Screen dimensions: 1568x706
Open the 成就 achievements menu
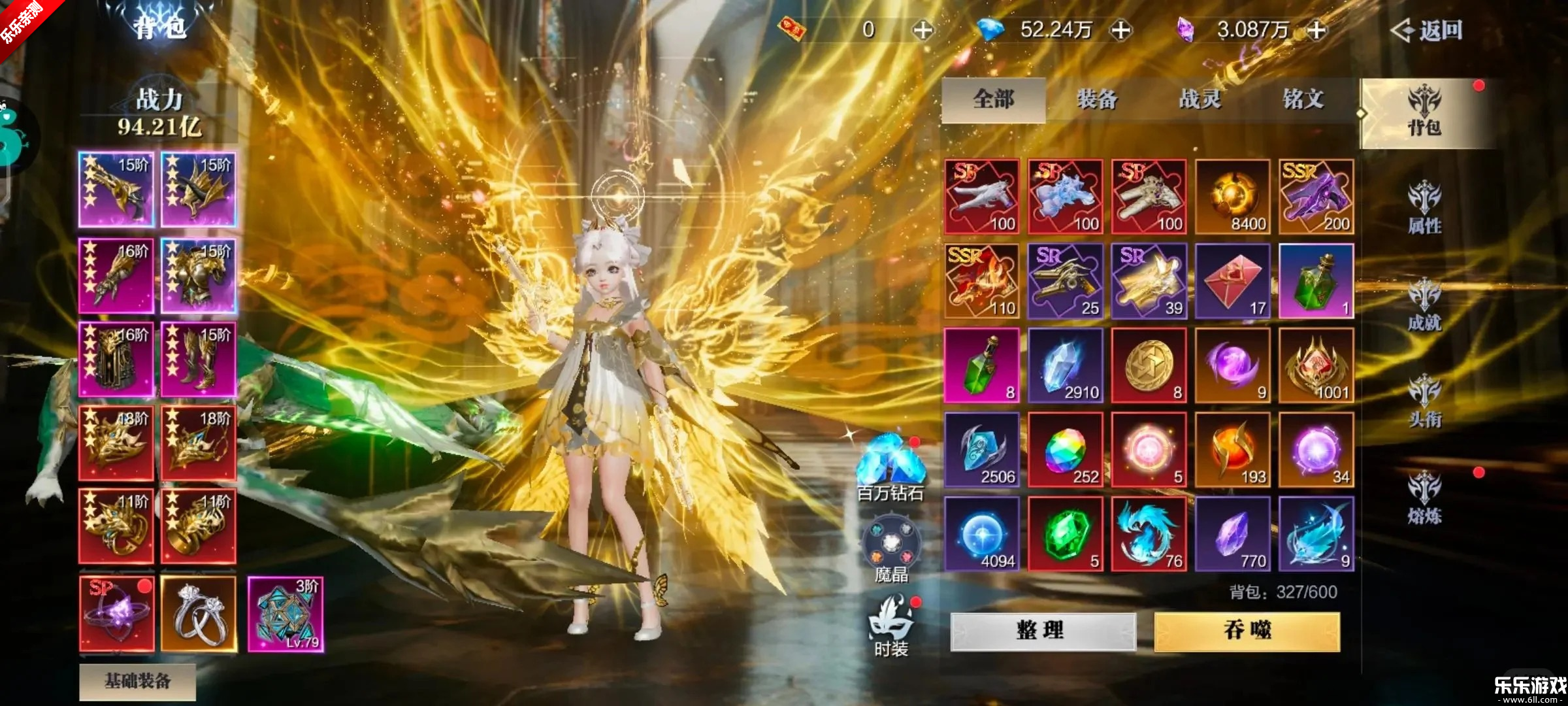coord(1424,305)
